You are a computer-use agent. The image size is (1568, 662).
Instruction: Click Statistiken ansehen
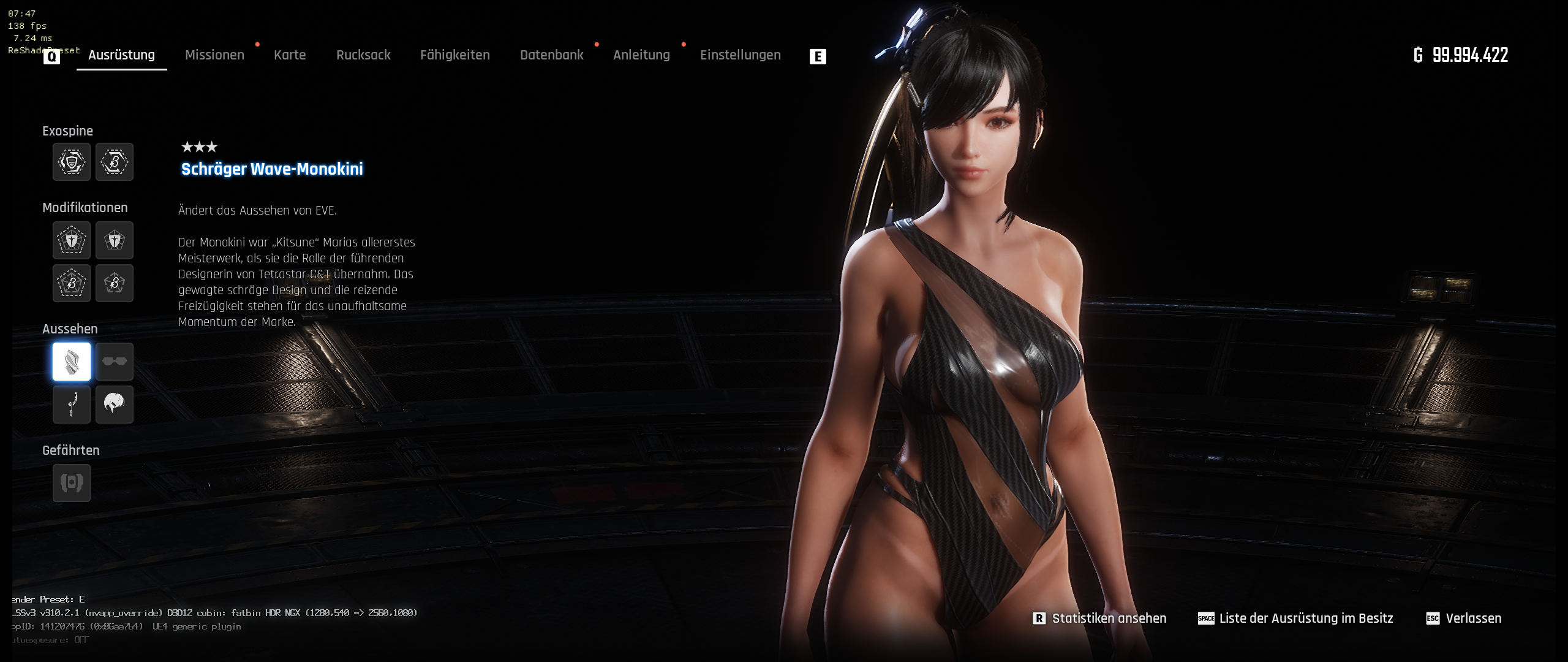point(1109,618)
